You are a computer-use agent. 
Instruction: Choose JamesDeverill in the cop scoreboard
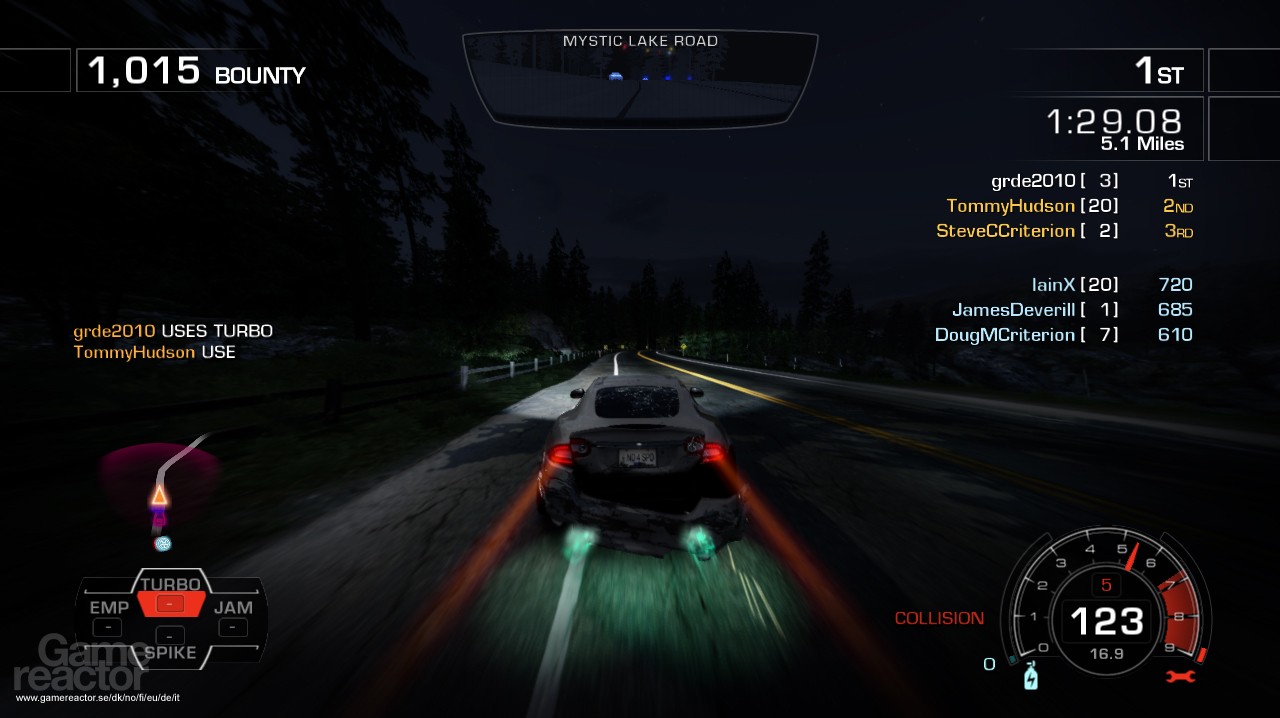click(x=1013, y=310)
